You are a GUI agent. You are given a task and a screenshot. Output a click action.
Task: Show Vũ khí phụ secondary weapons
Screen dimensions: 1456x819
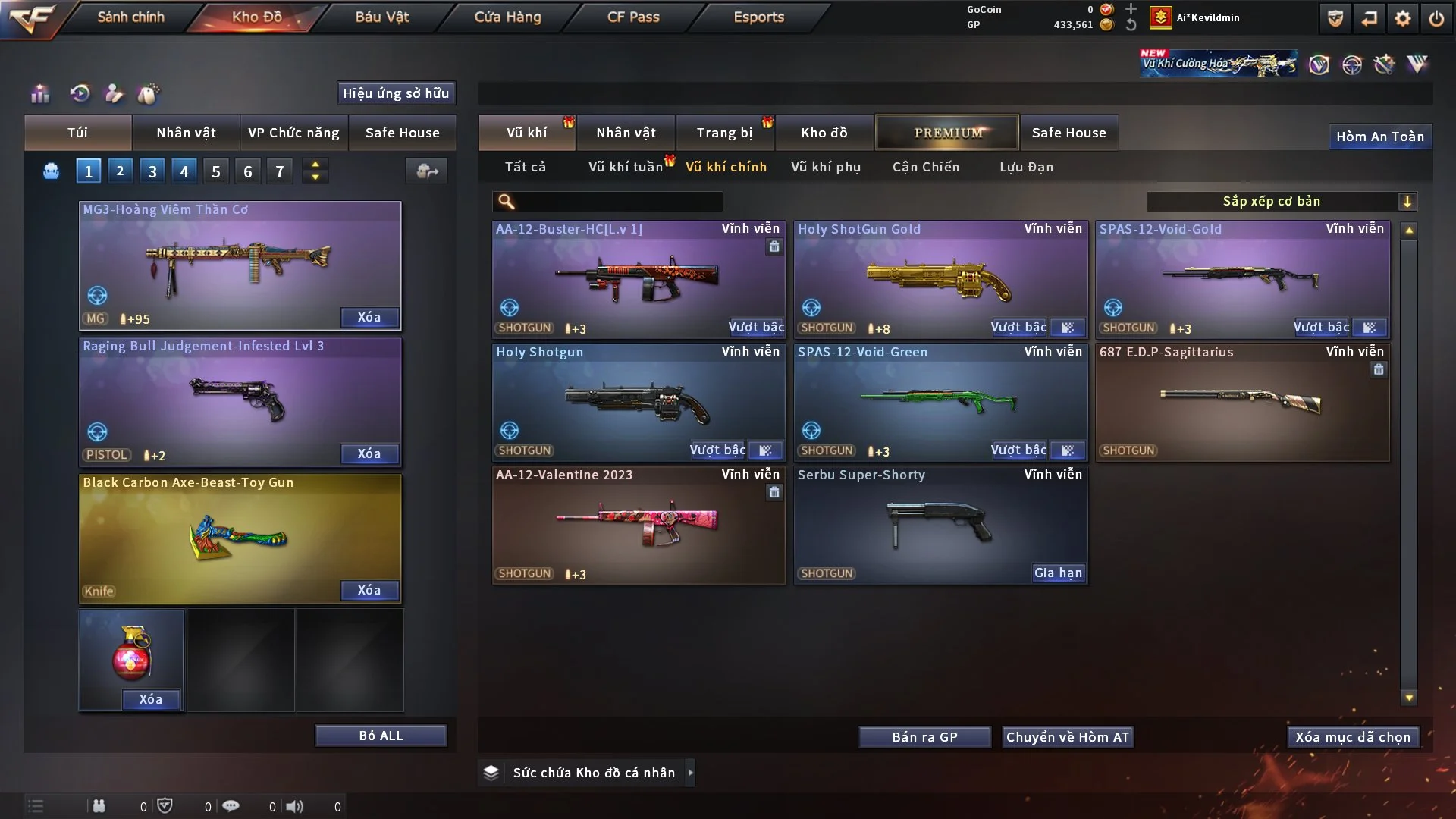click(825, 167)
